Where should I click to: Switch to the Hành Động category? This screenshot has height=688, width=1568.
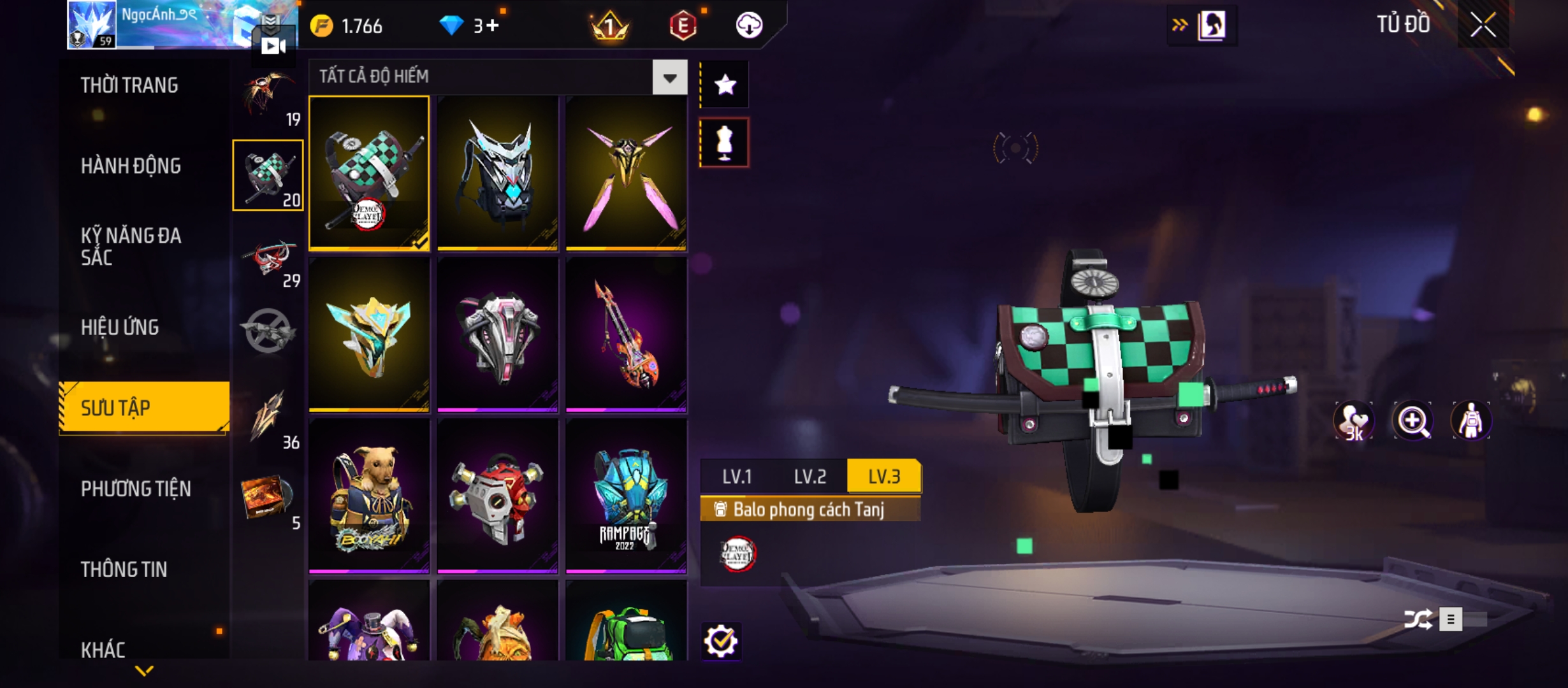(x=131, y=166)
